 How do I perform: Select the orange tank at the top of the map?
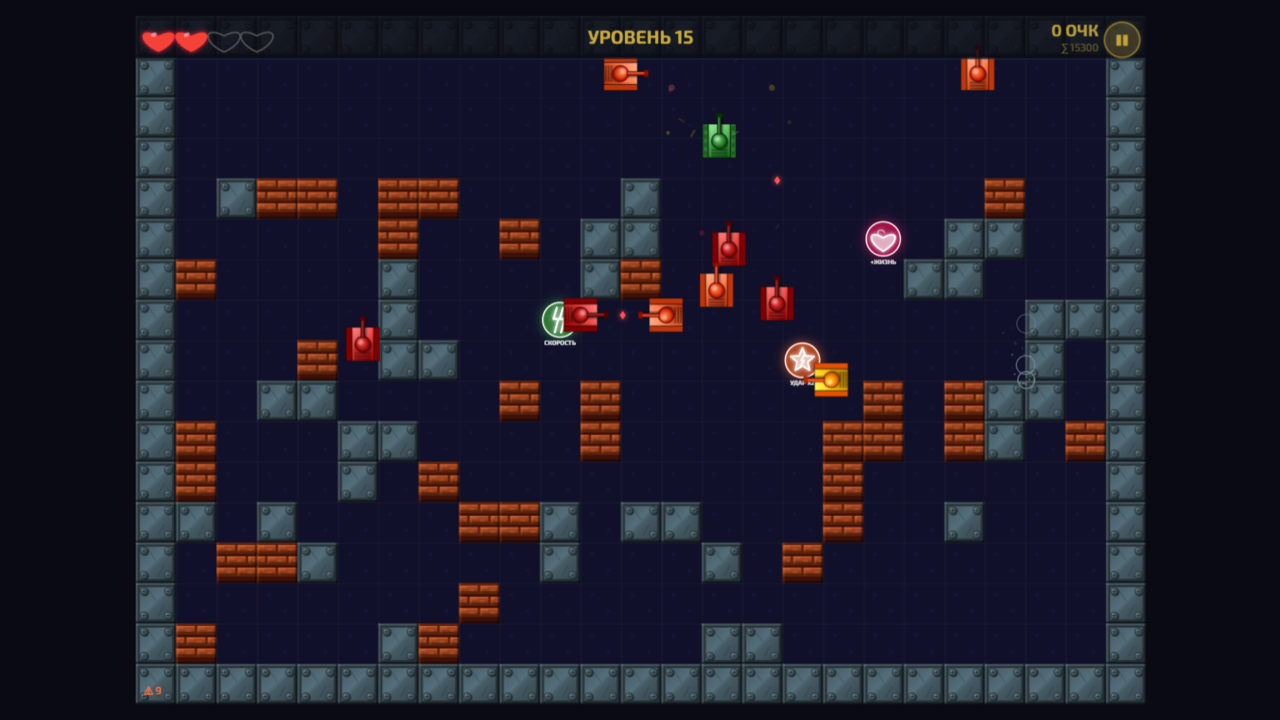pos(620,75)
